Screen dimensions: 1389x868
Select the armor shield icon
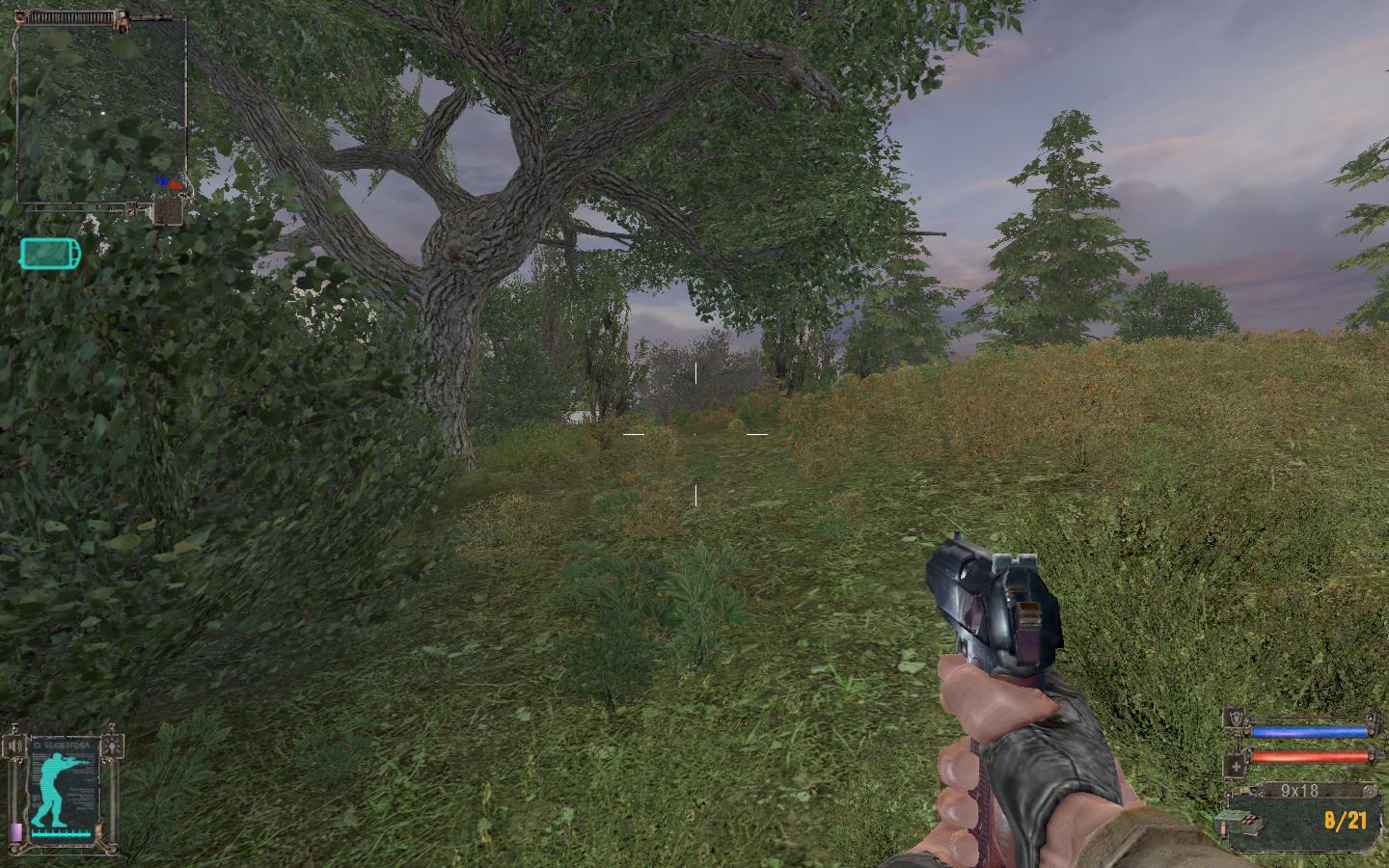coord(1234,718)
